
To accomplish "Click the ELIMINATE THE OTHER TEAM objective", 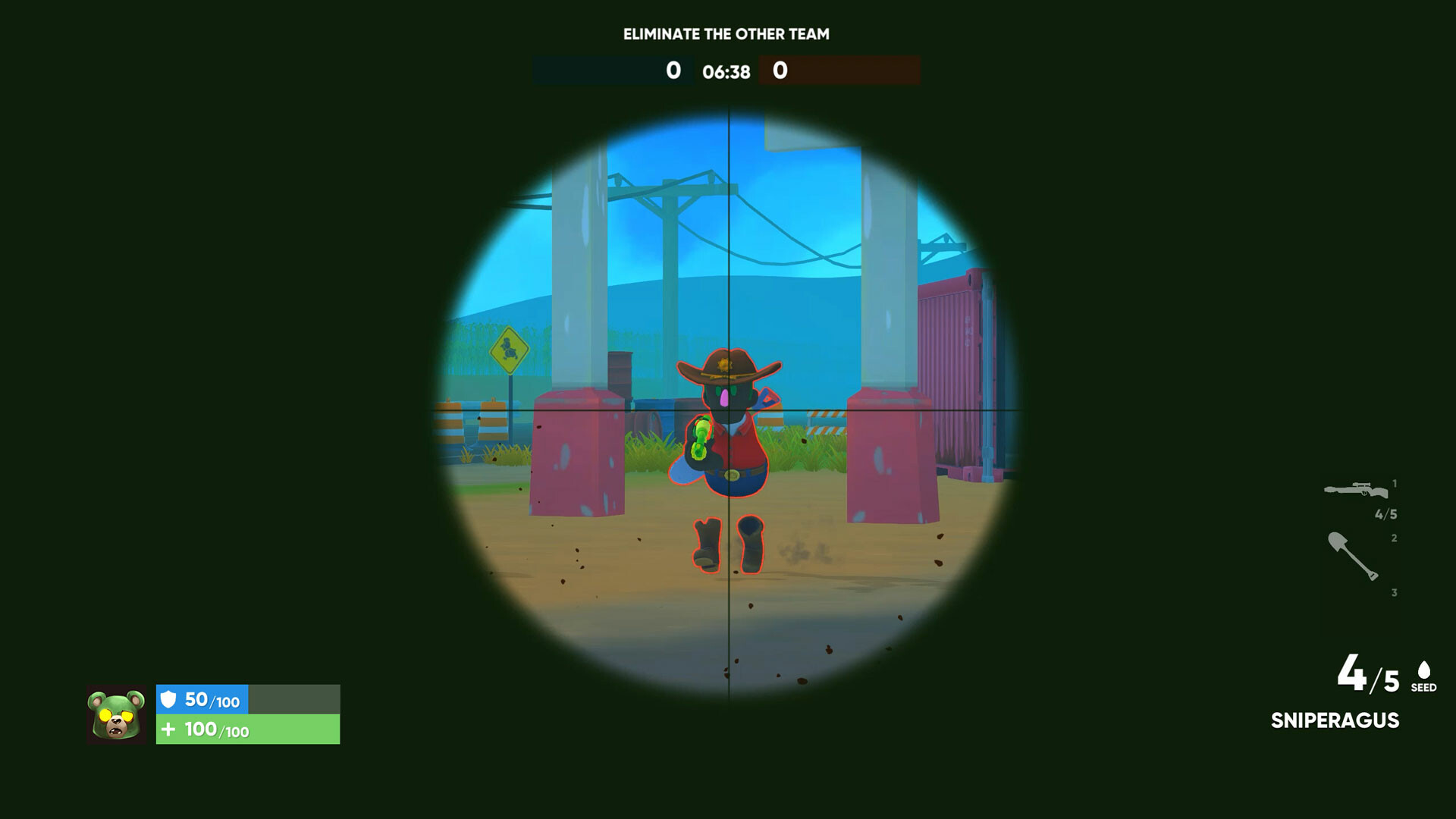I will click(x=726, y=34).
